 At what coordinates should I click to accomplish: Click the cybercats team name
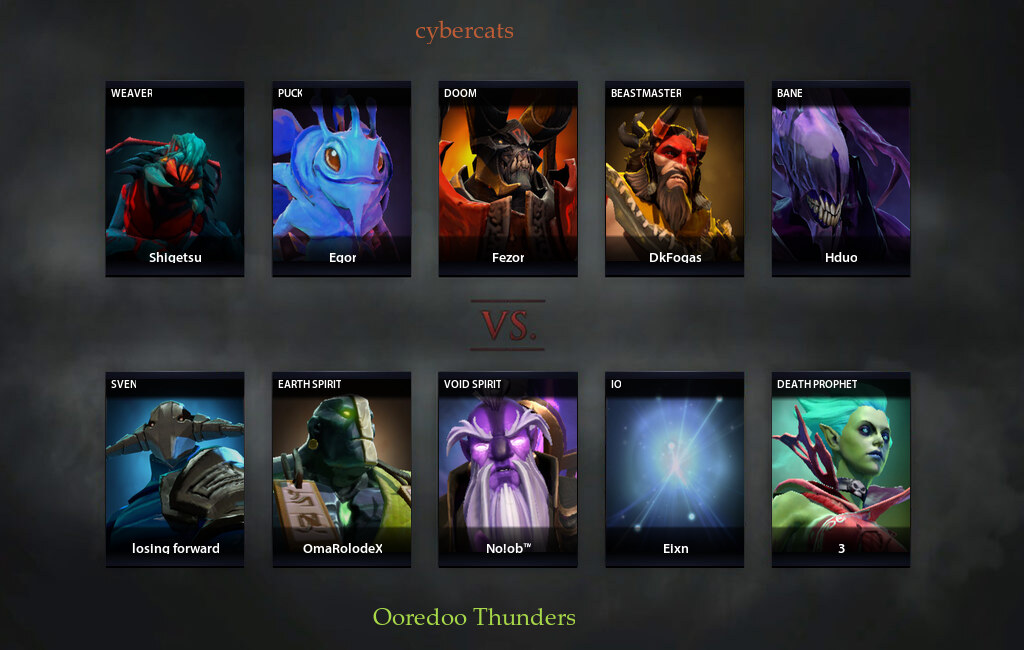[464, 31]
